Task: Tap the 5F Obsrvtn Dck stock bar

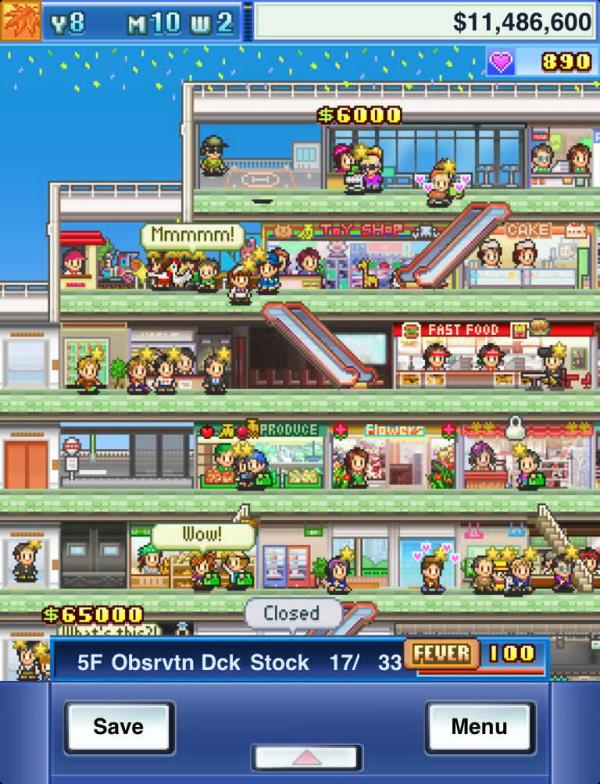Action: point(228,661)
